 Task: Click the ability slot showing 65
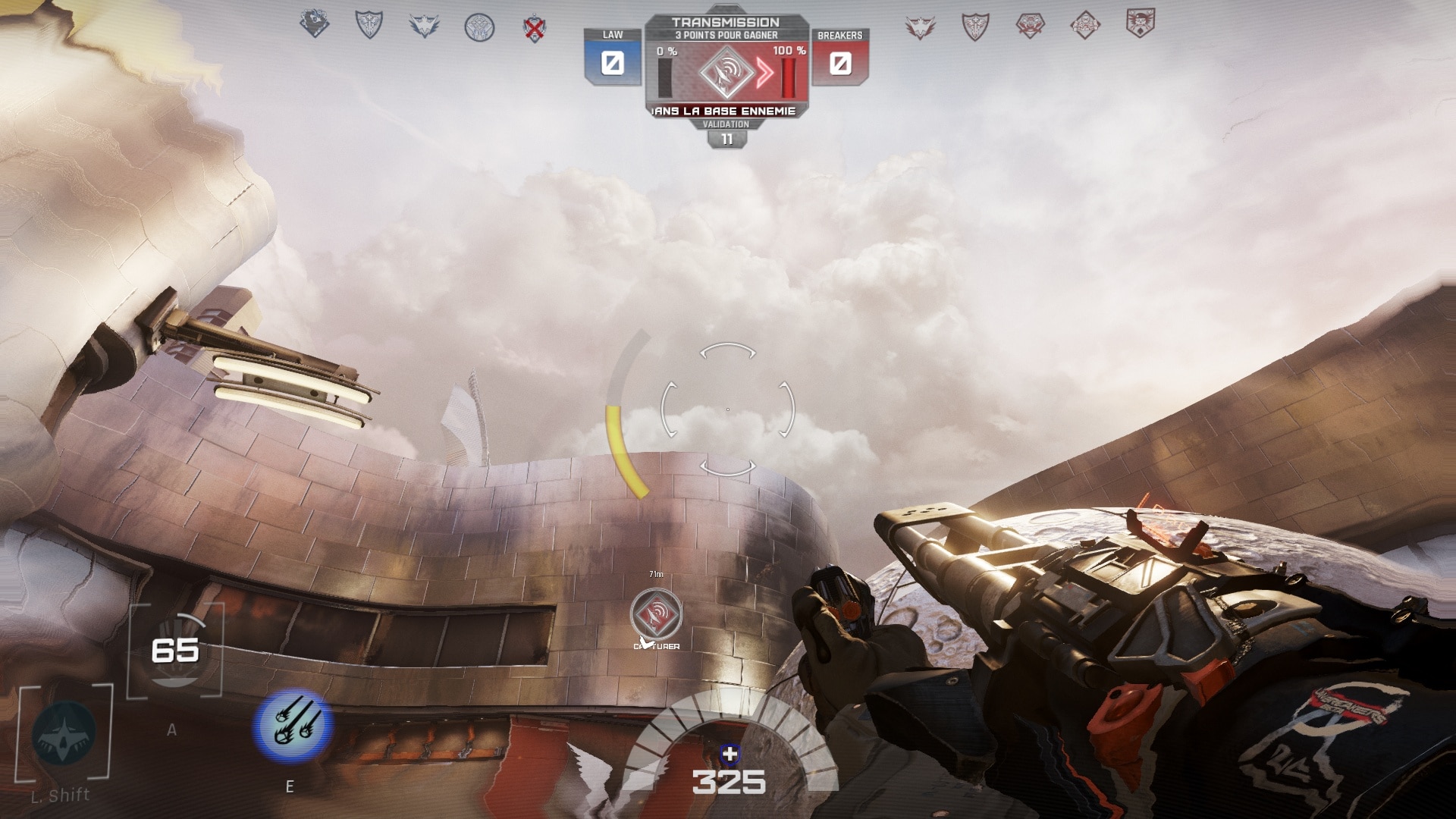tap(175, 651)
